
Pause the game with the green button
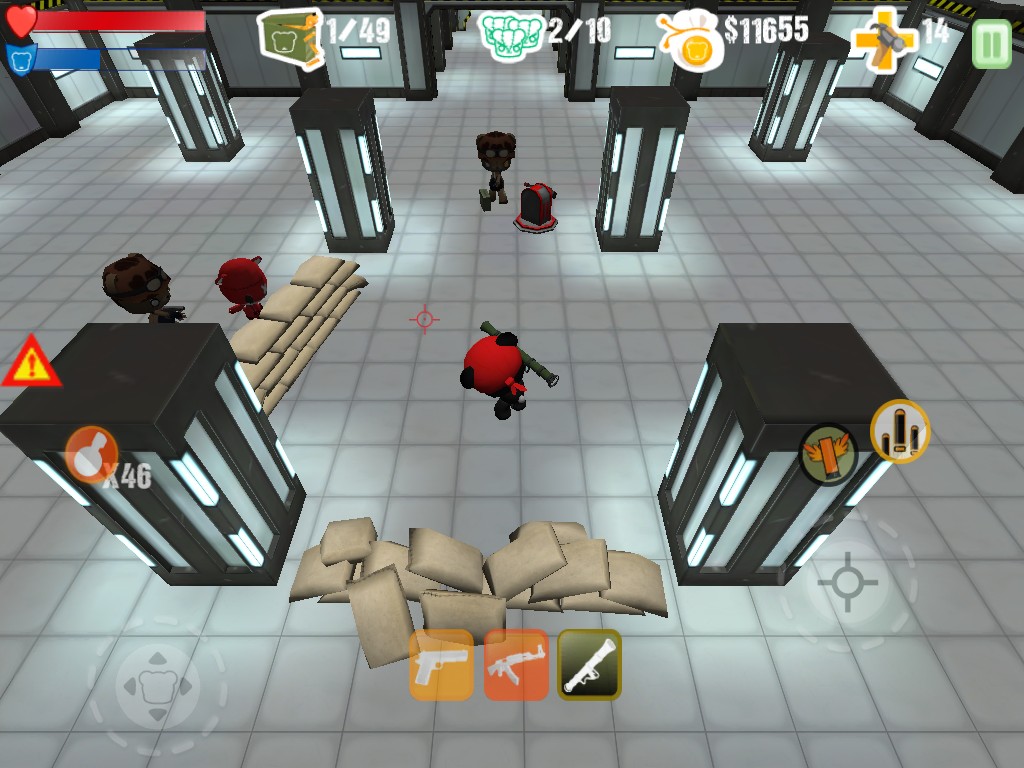pyautogui.click(x=991, y=44)
